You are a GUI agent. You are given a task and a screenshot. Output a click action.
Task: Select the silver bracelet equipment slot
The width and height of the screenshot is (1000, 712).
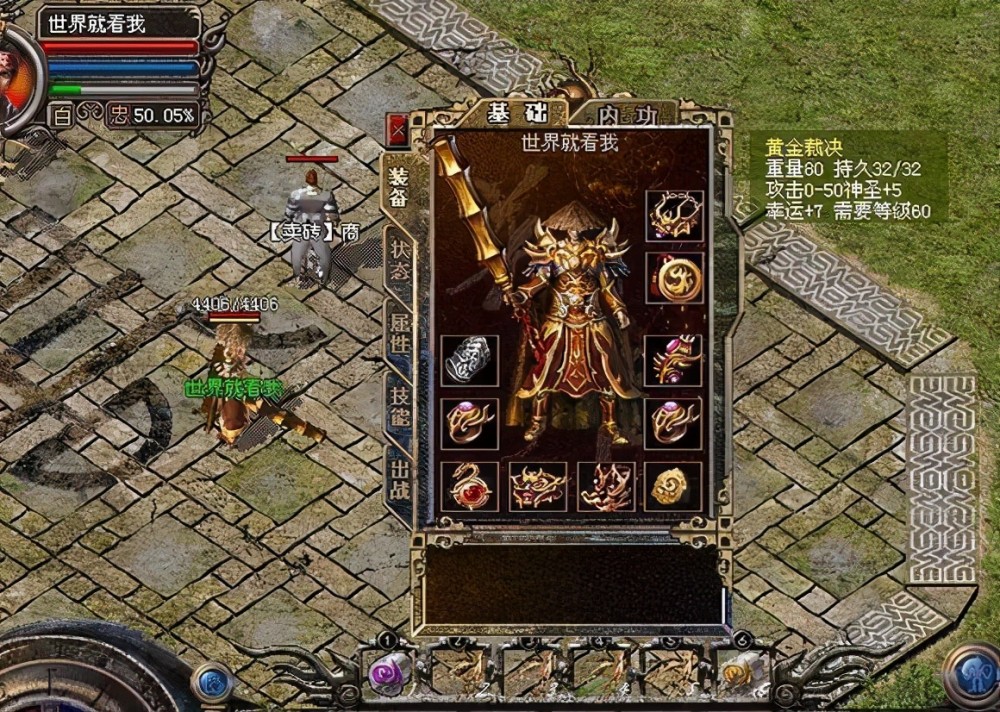tap(469, 360)
